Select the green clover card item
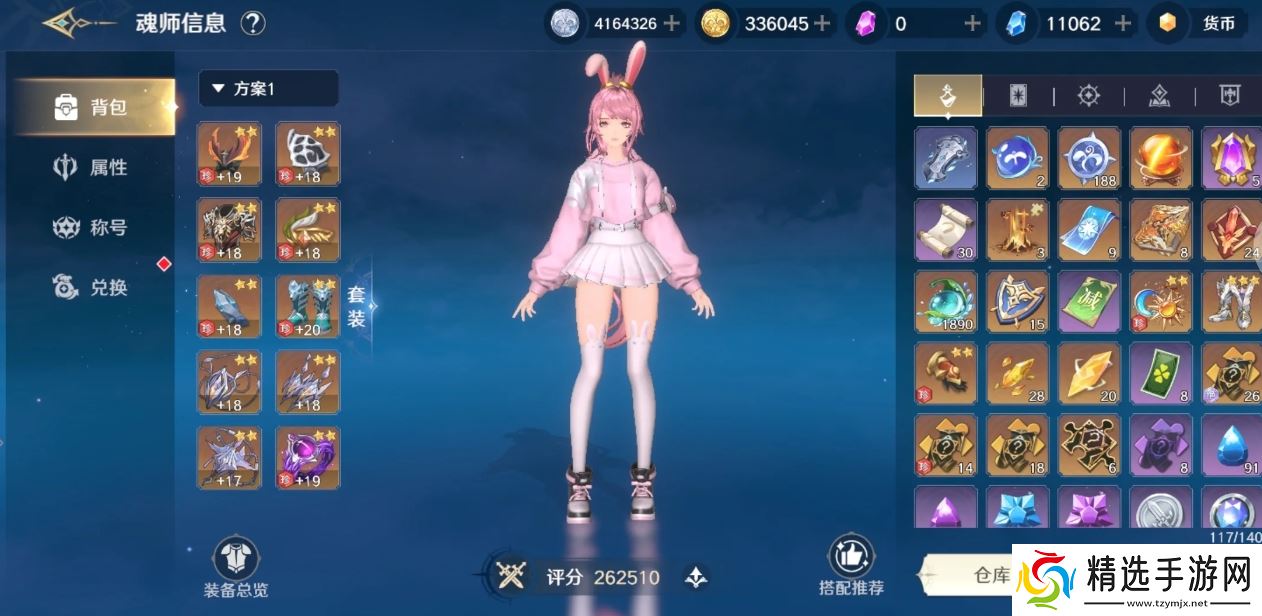The width and height of the screenshot is (1262, 616). point(1160,374)
